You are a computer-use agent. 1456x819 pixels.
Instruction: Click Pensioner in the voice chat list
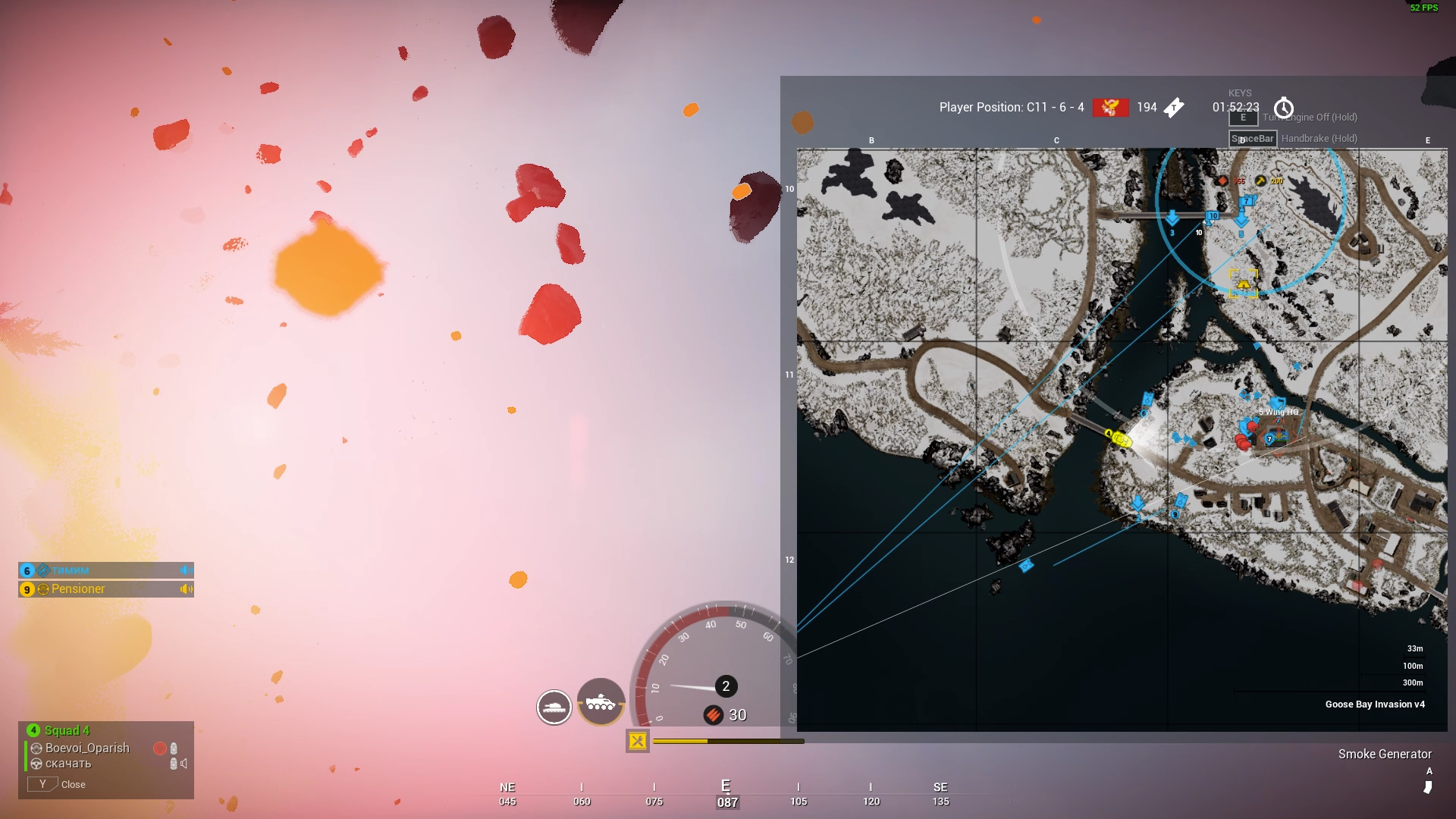click(78, 589)
